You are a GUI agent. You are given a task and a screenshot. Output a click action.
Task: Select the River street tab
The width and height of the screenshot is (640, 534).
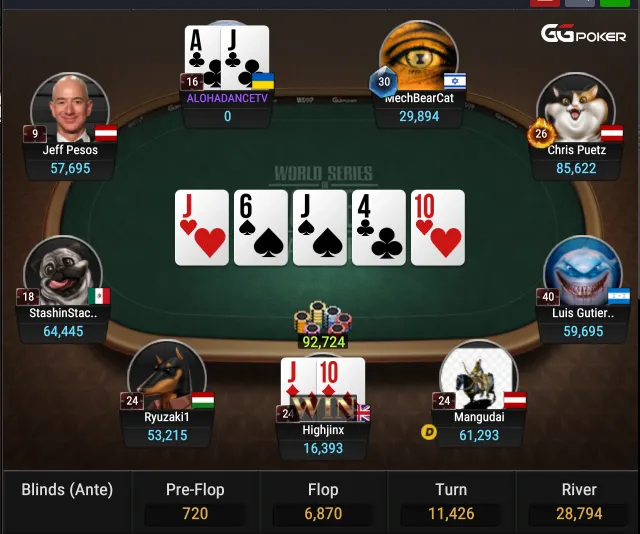pyautogui.click(x=579, y=502)
